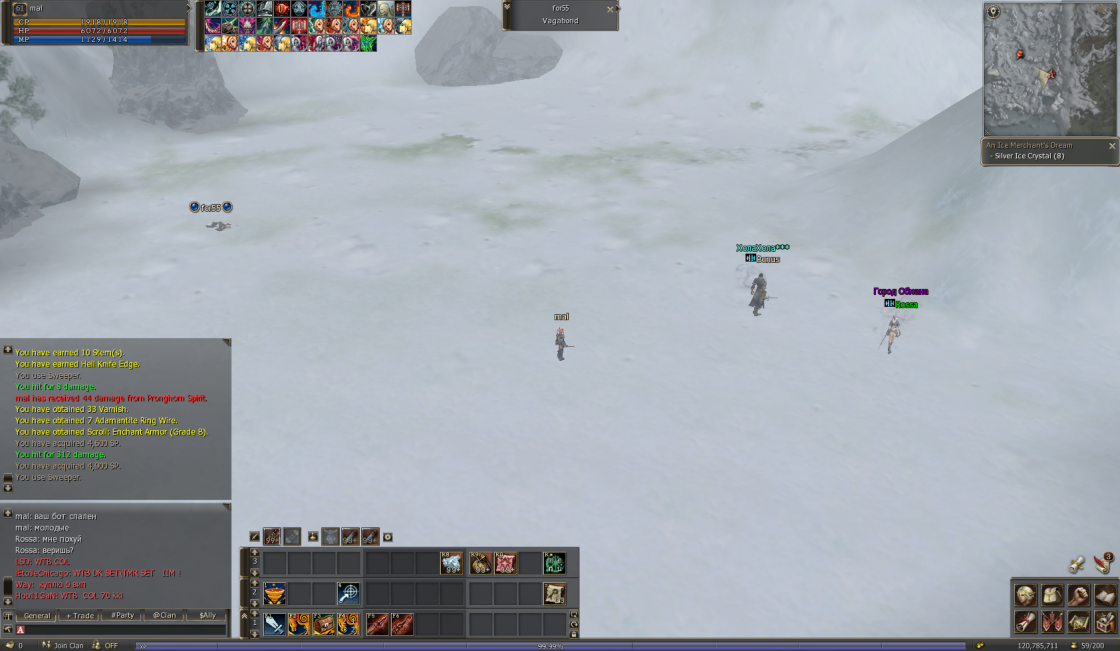Focus the chat message input box
Viewport: 1120px width, 651px height.
pyautogui.click(x=120, y=630)
